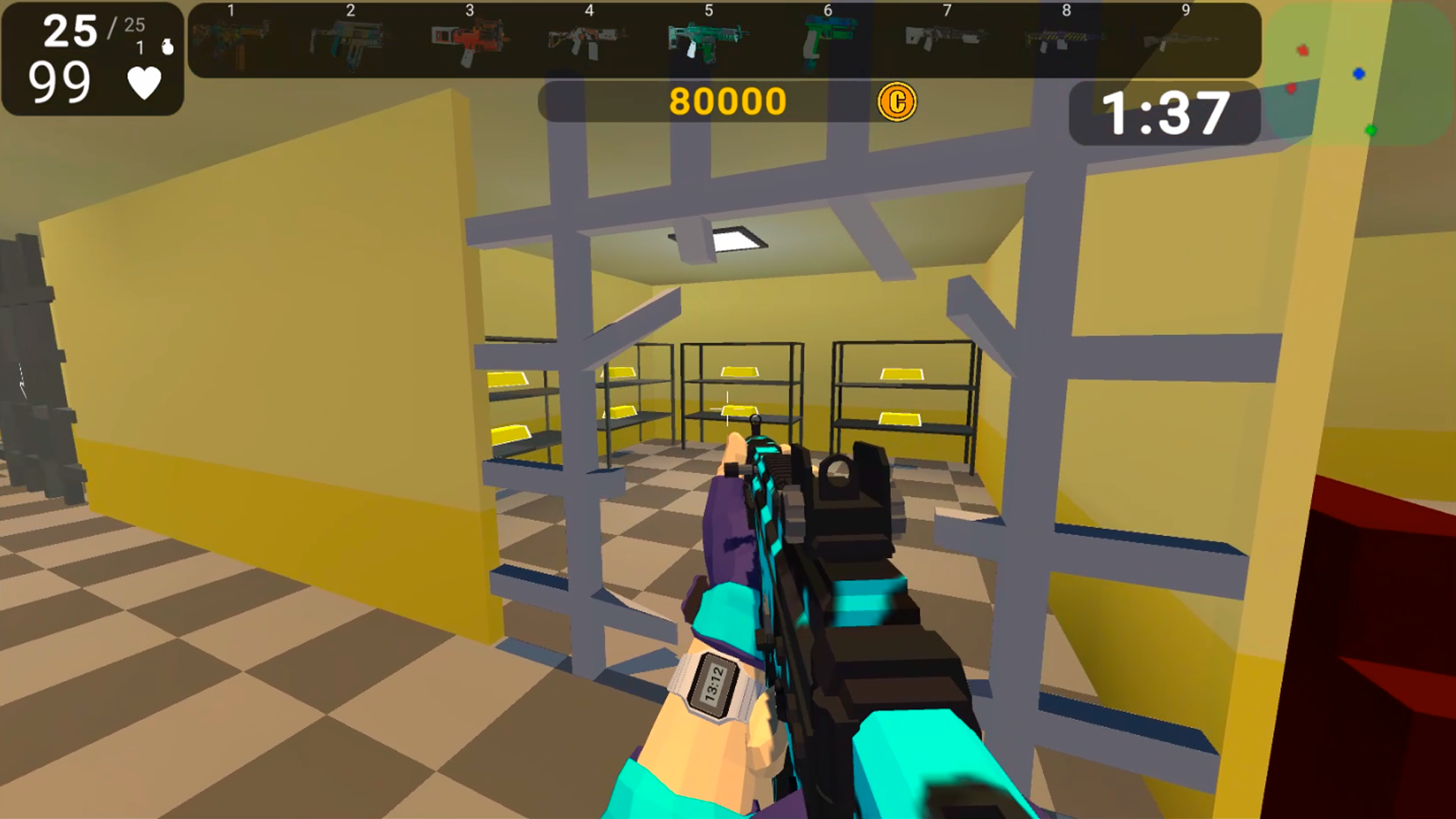Screen dimensions: 1456x819
Task: Click the gold coin currency icon
Action: coord(897,101)
